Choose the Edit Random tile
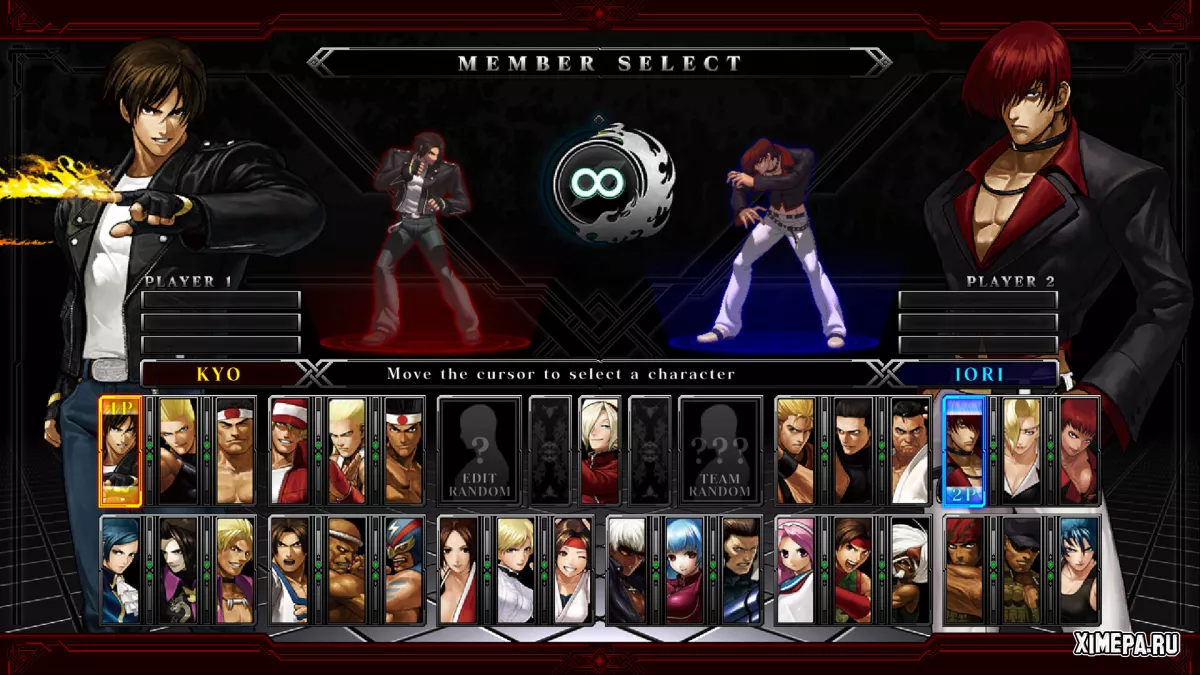 479,451
